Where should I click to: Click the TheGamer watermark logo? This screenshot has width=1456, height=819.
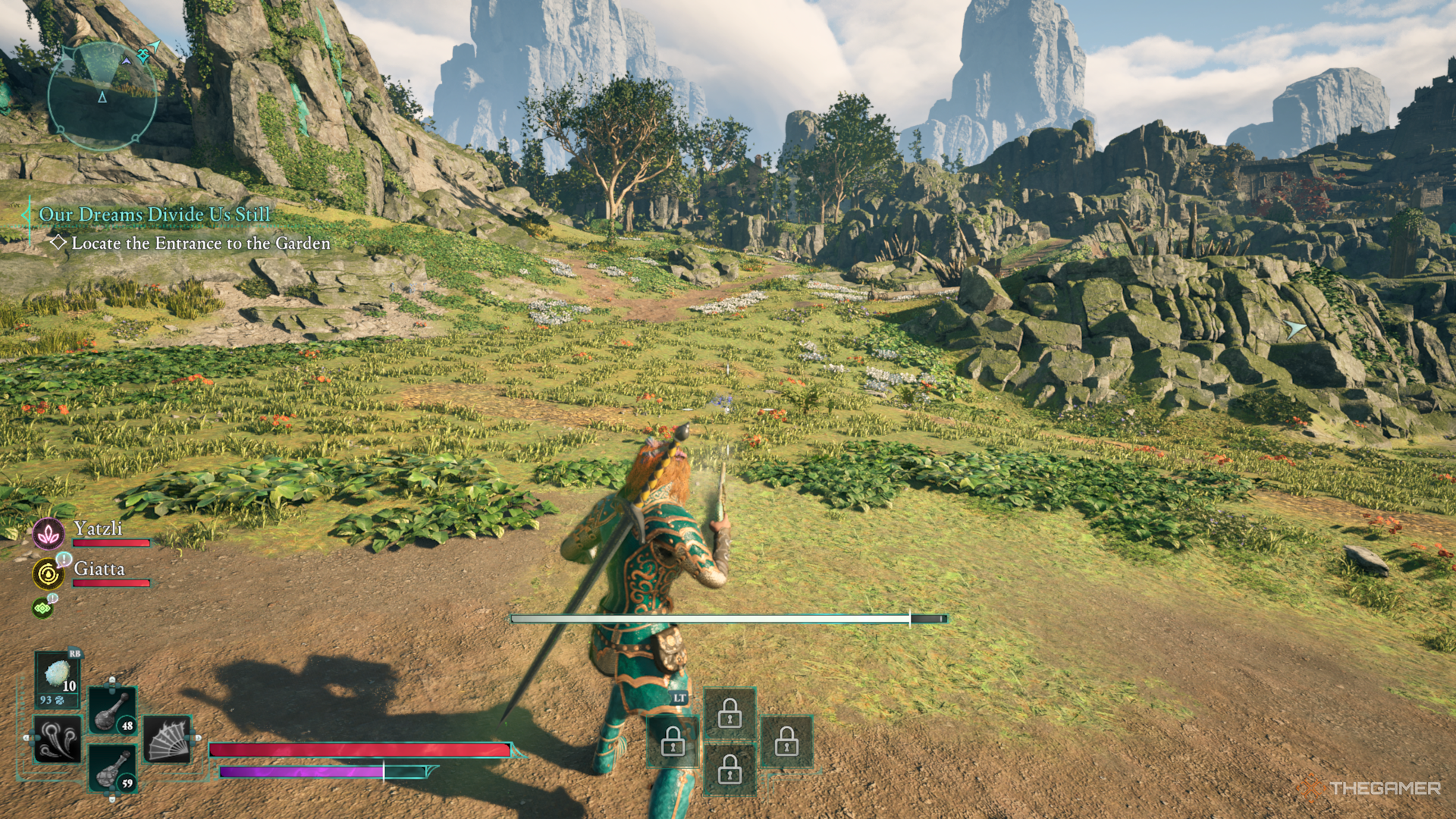pos(1371,789)
